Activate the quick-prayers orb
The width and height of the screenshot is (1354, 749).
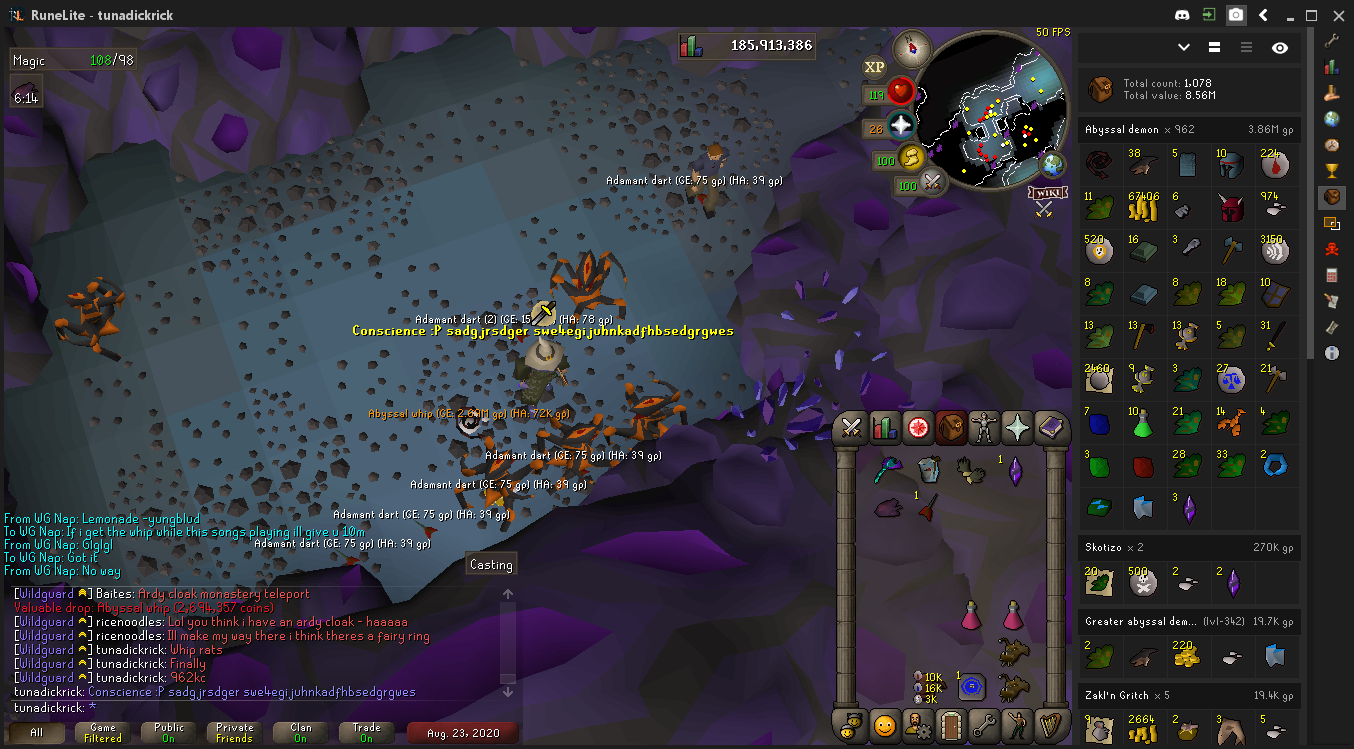(902, 127)
